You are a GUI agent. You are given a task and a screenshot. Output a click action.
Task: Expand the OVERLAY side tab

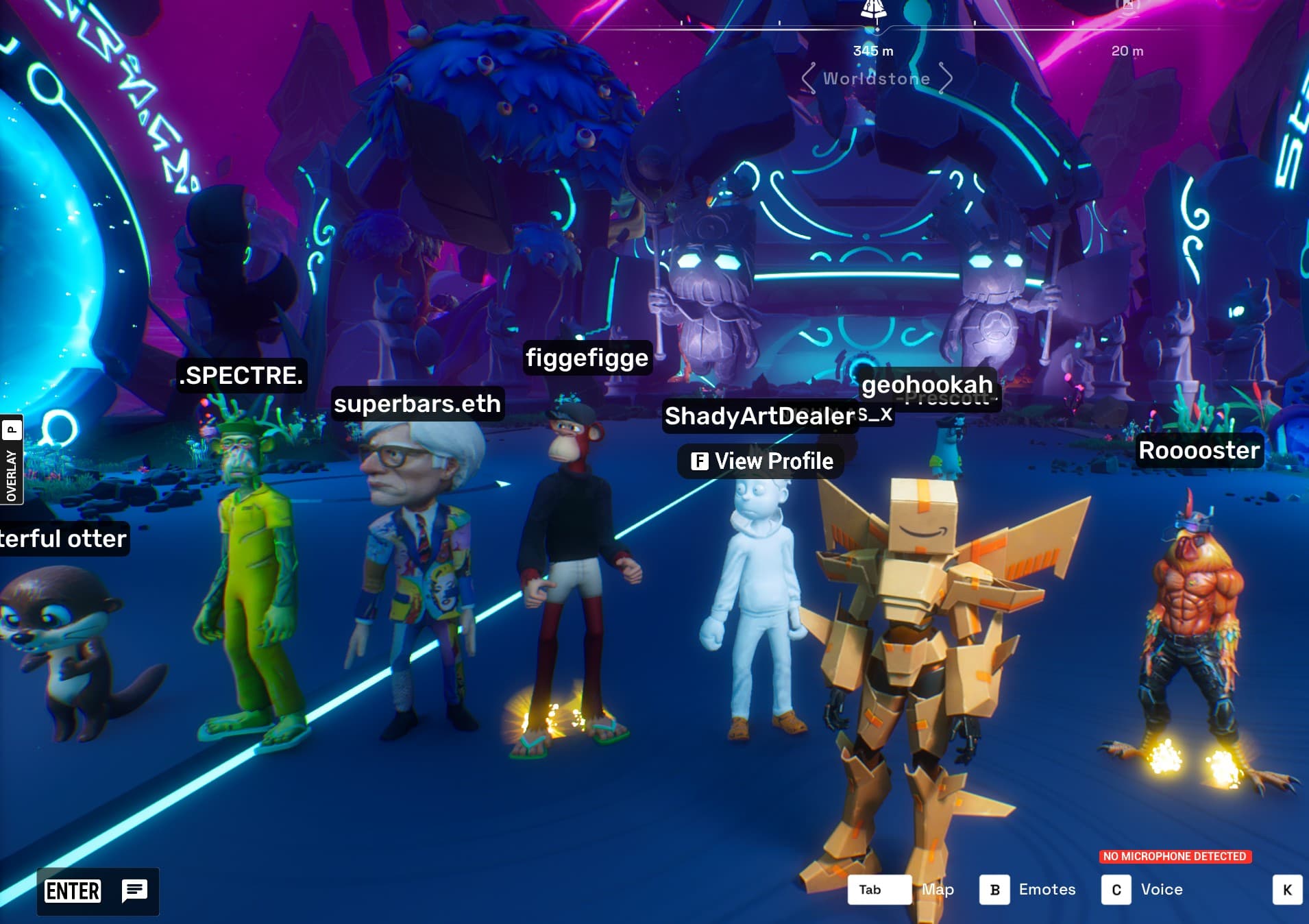click(x=12, y=460)
